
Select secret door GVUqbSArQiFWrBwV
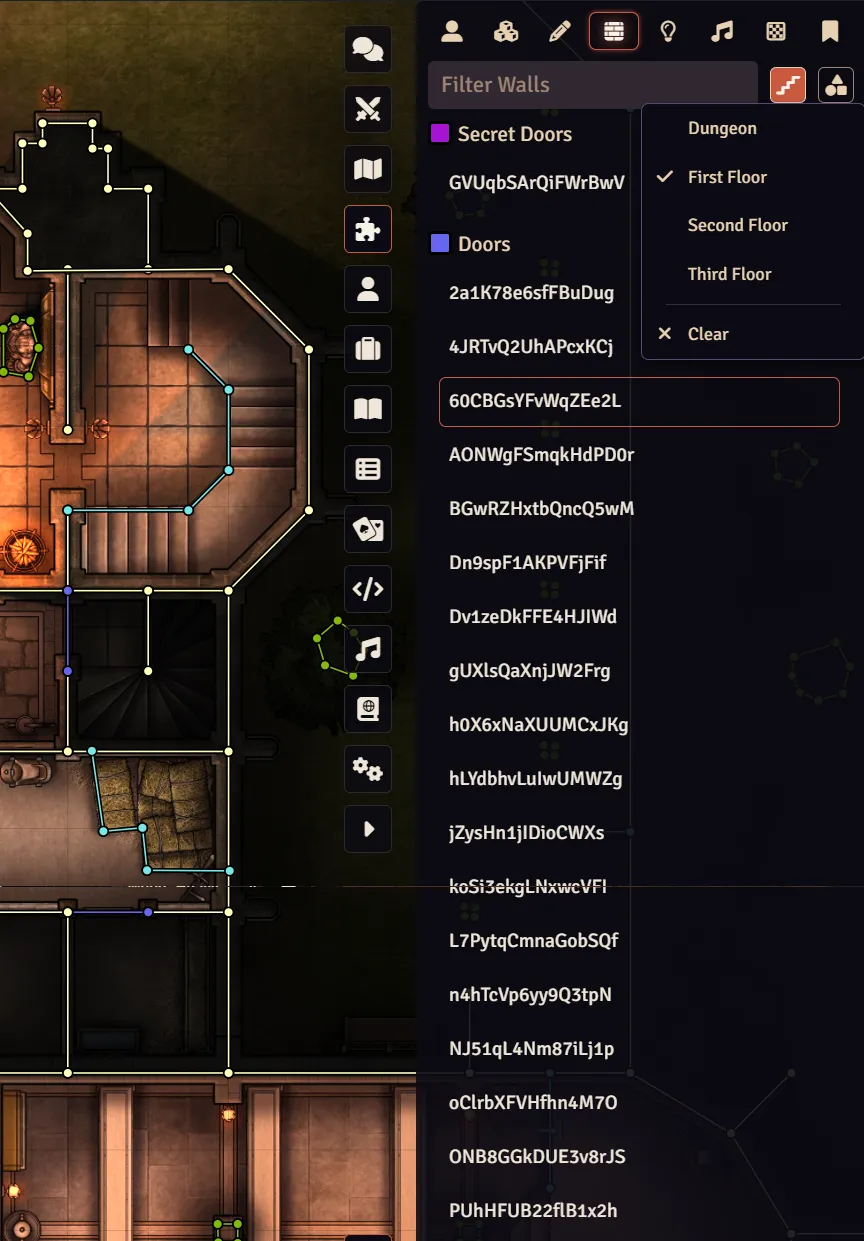click(536, 182)
